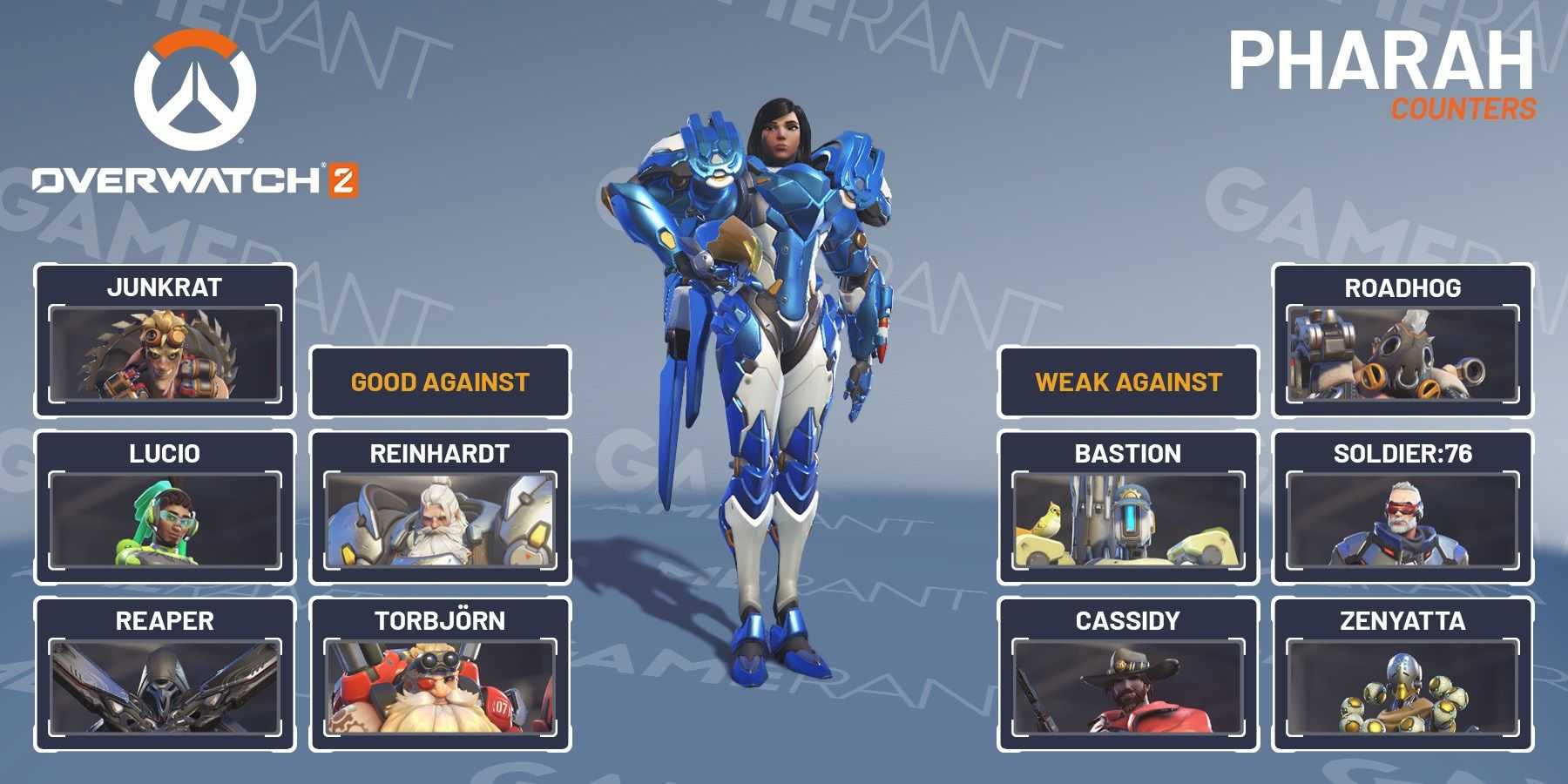Click the Good Against label box

pos(440,382)
